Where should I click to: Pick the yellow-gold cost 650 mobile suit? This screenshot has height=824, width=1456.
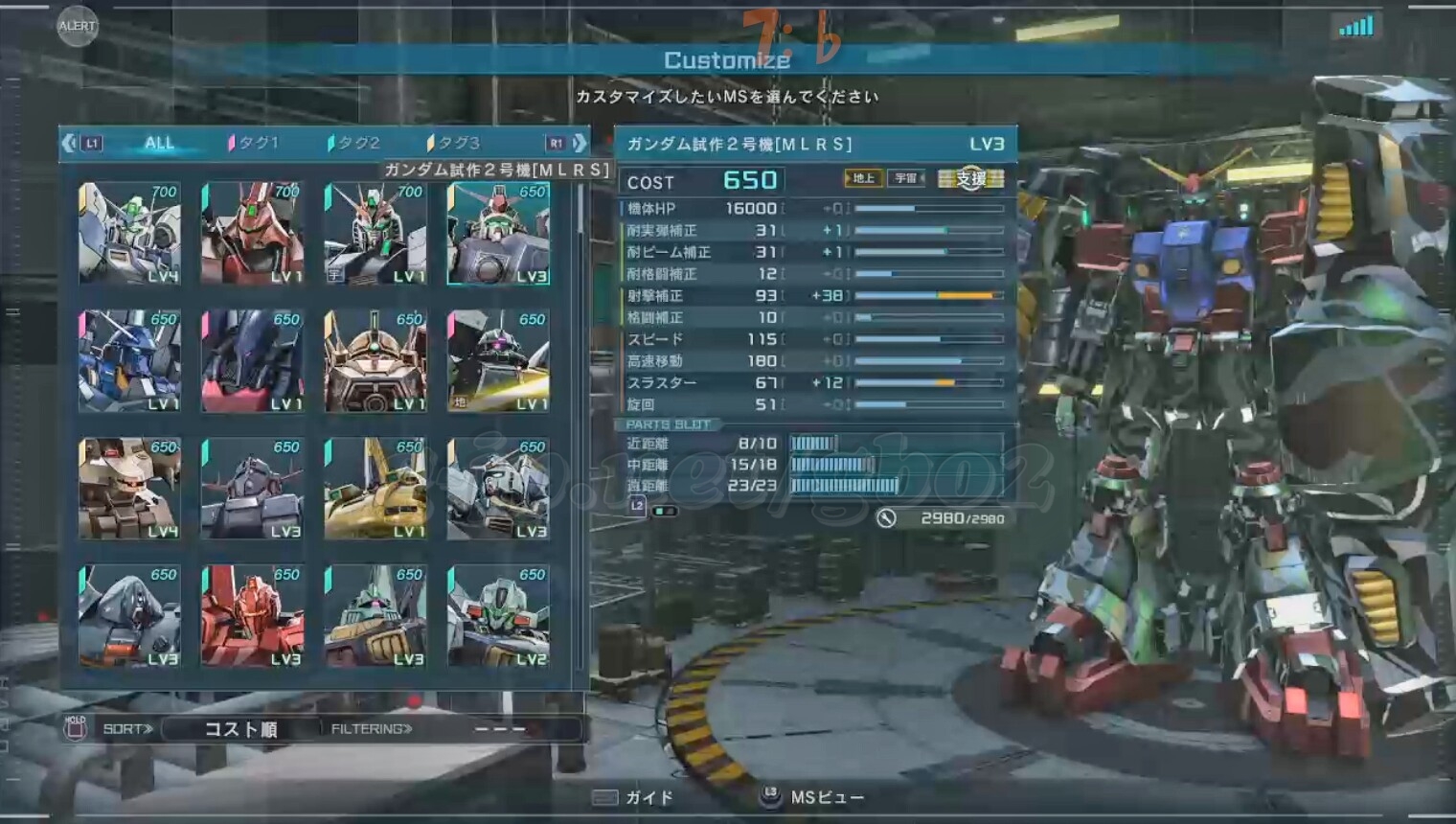[375, 489]
